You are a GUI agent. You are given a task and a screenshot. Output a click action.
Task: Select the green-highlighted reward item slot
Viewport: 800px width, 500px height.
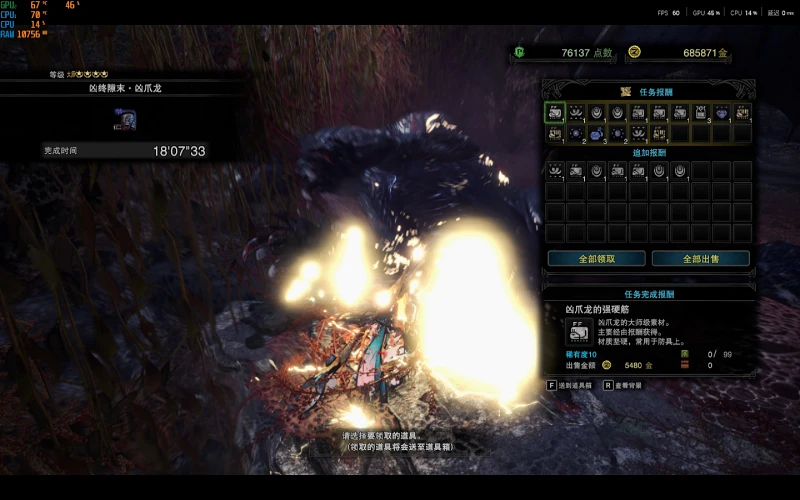[555, 112]
